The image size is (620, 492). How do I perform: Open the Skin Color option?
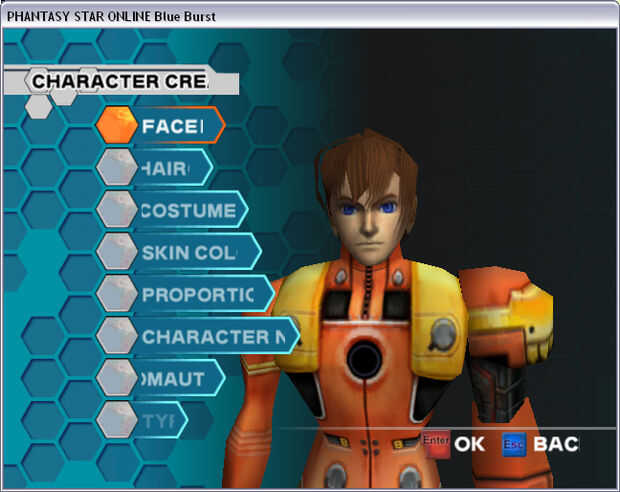click(188, 252)
